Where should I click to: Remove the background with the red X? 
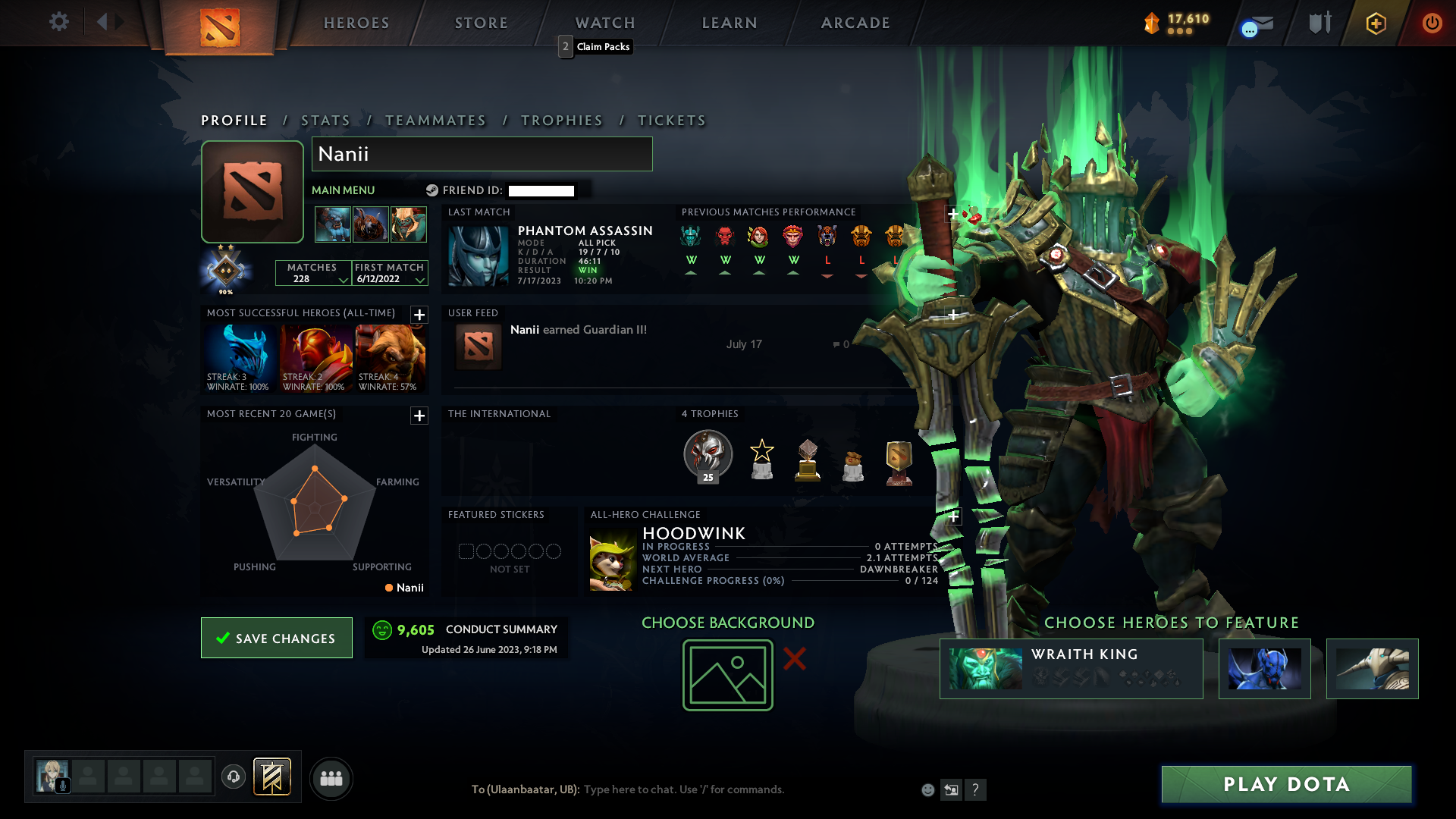795,659
